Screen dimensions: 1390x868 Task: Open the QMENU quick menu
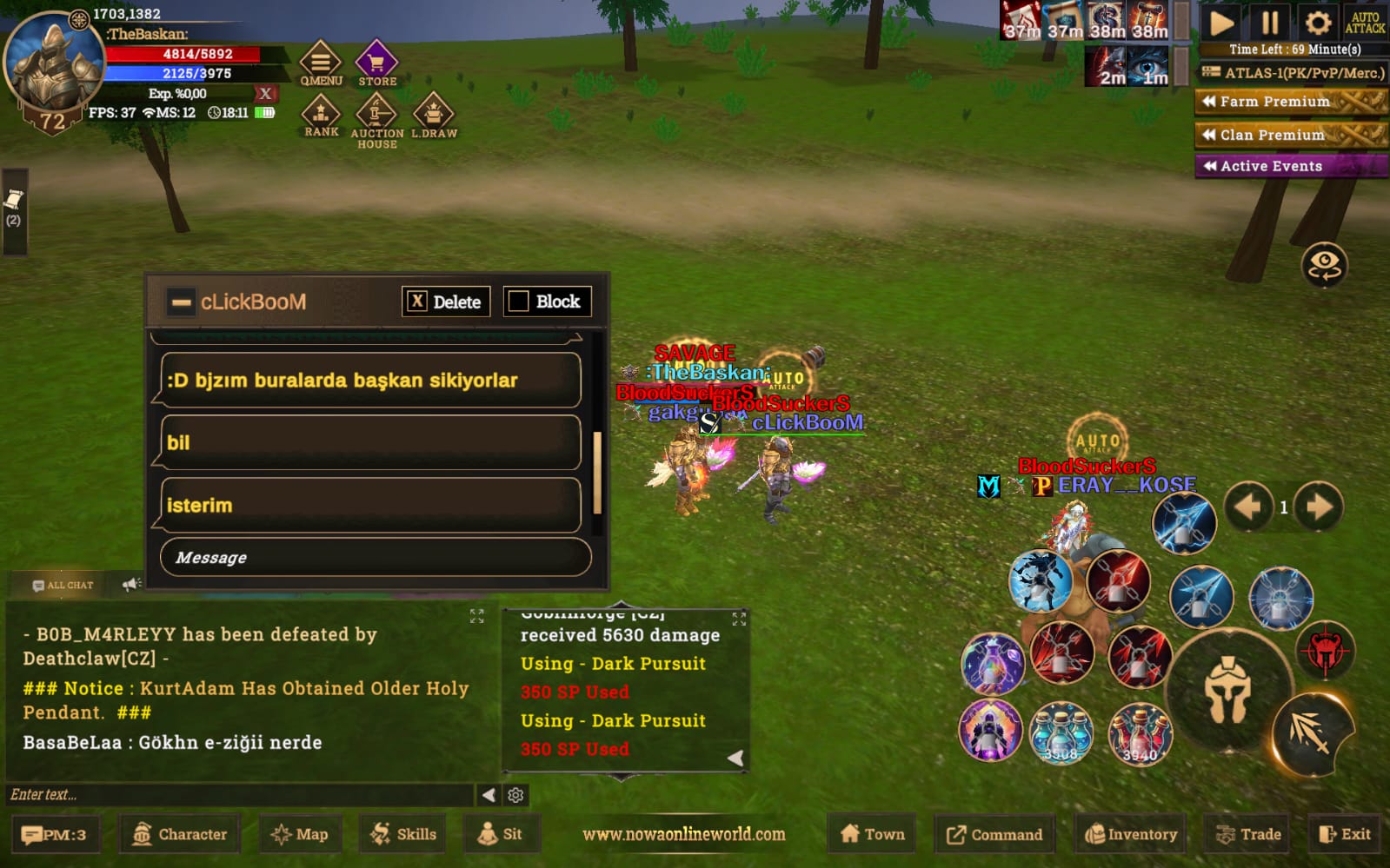tap(321, 64)
